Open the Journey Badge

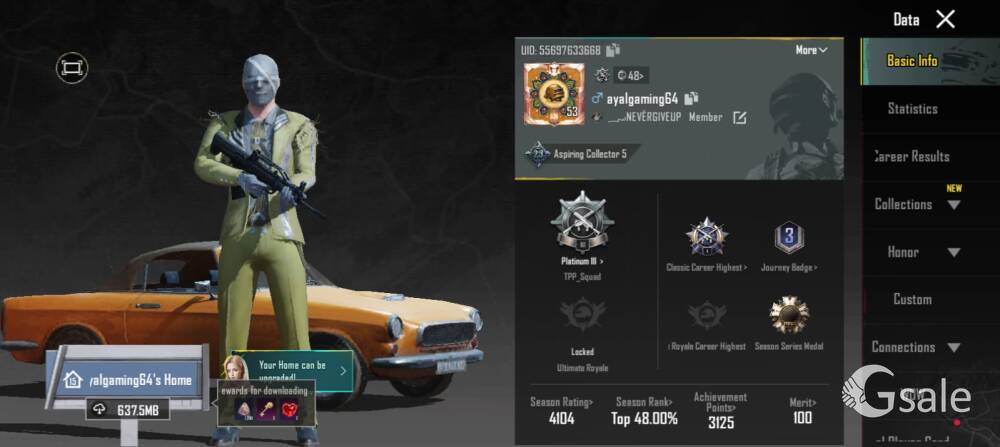click(790, 238)
